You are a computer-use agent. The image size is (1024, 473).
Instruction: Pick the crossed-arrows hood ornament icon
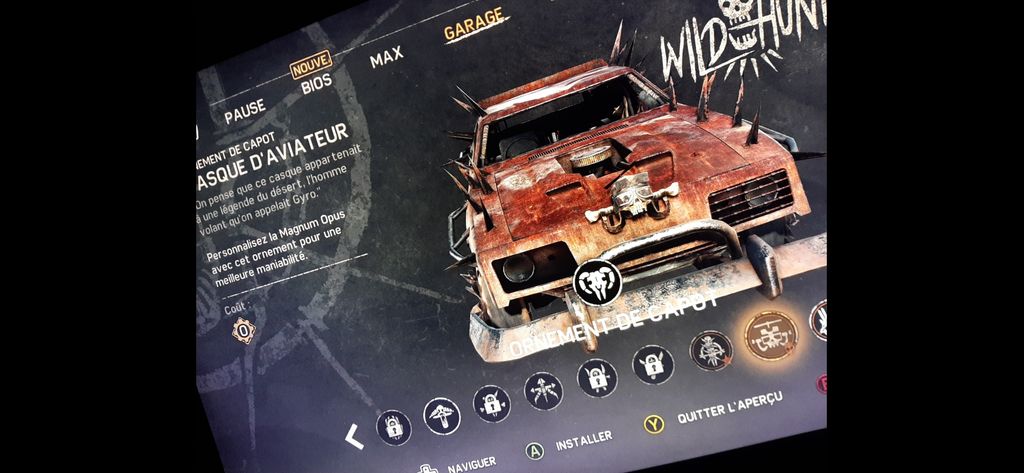pyautogui.click(x=544, y=389)
